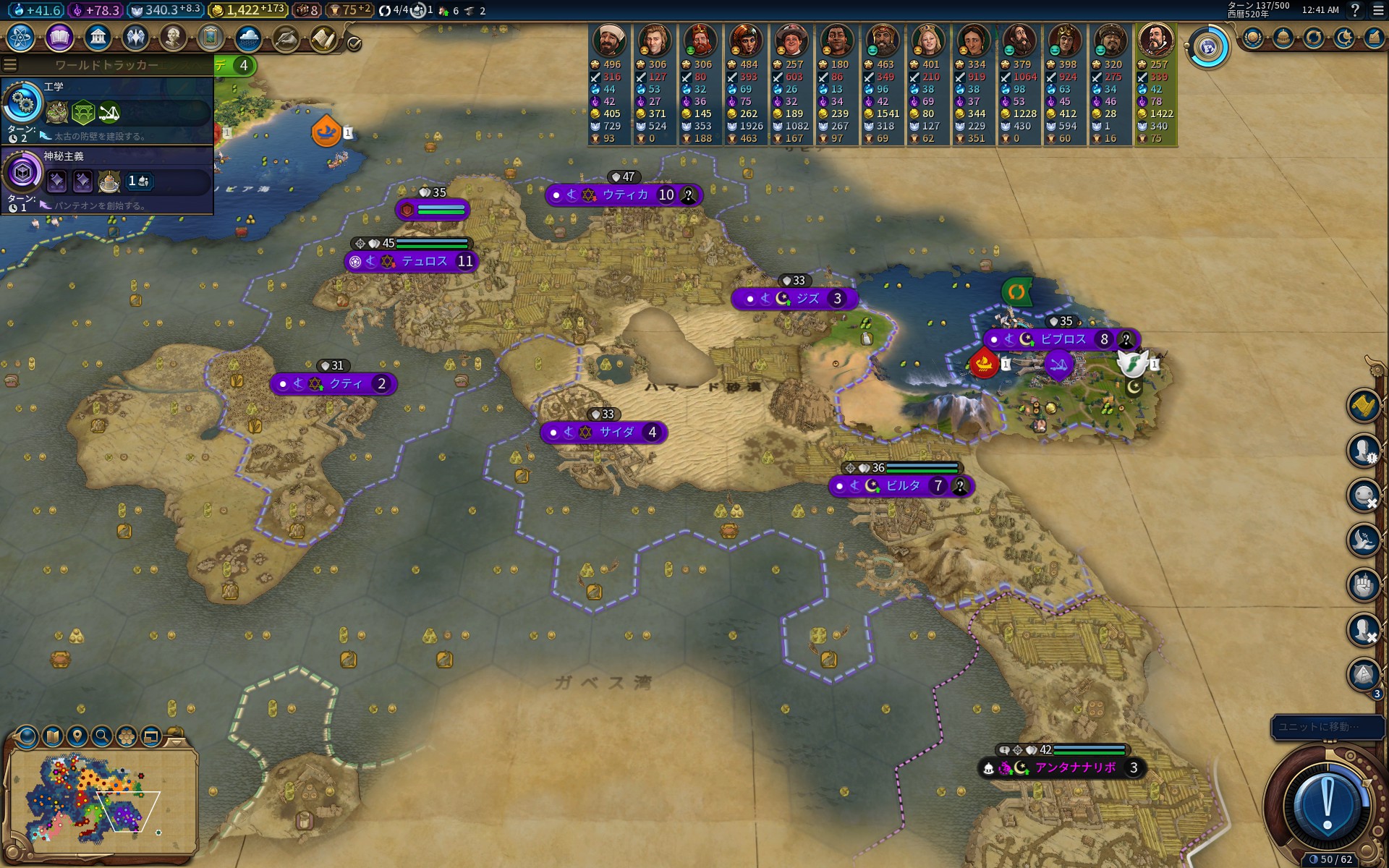Open the government building icon

[98, 37]
